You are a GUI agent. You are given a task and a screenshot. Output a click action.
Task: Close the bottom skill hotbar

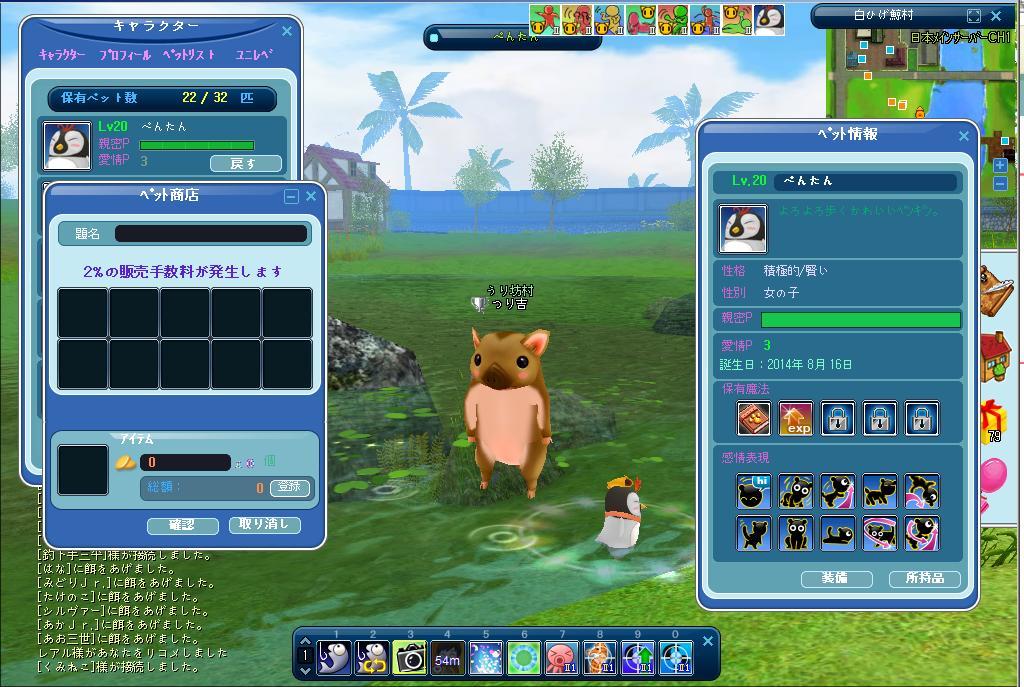(708, 641)
